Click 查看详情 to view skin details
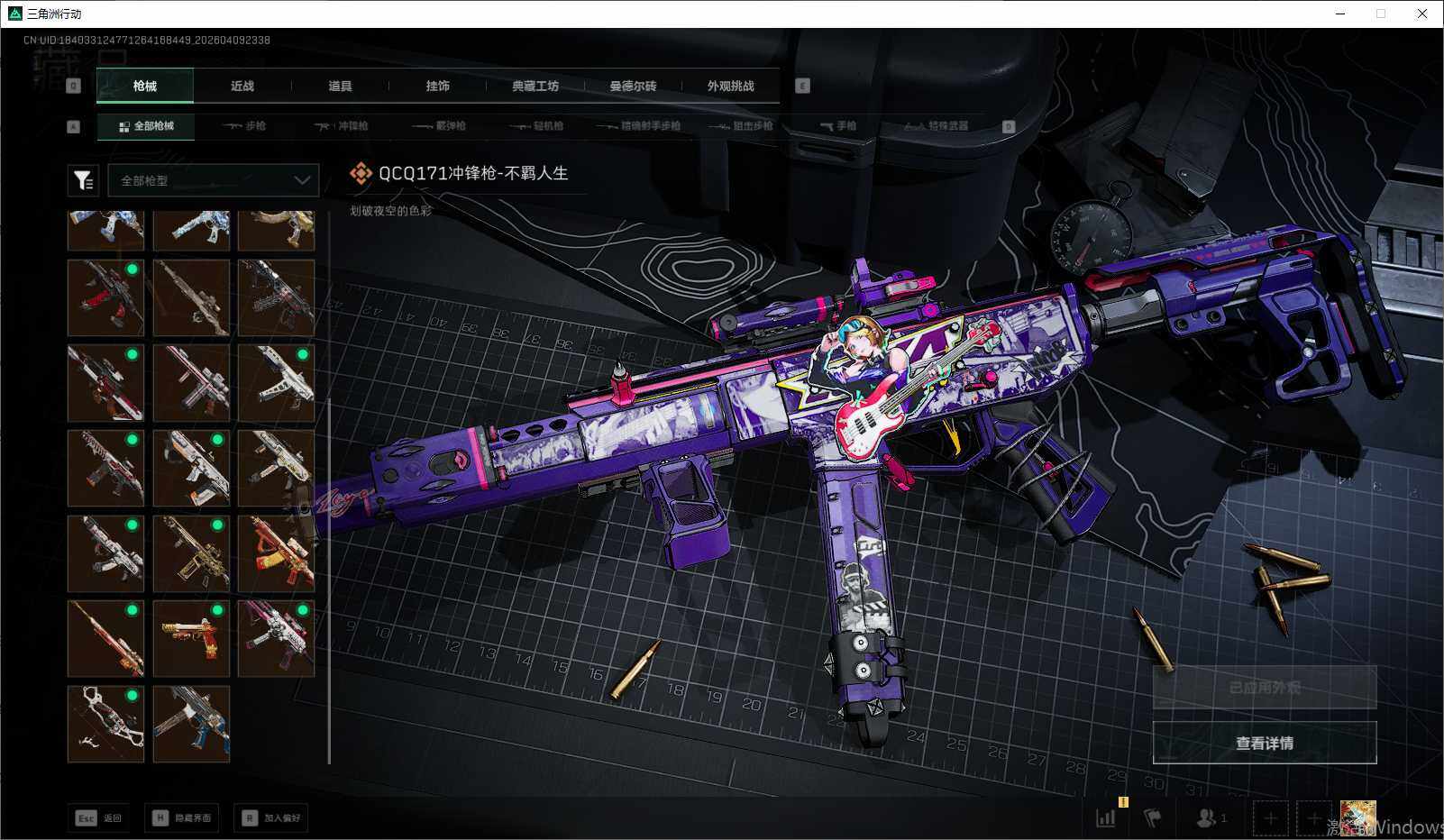The height and width of the screenshot is (840, 1444). (x=1264, y=743)
